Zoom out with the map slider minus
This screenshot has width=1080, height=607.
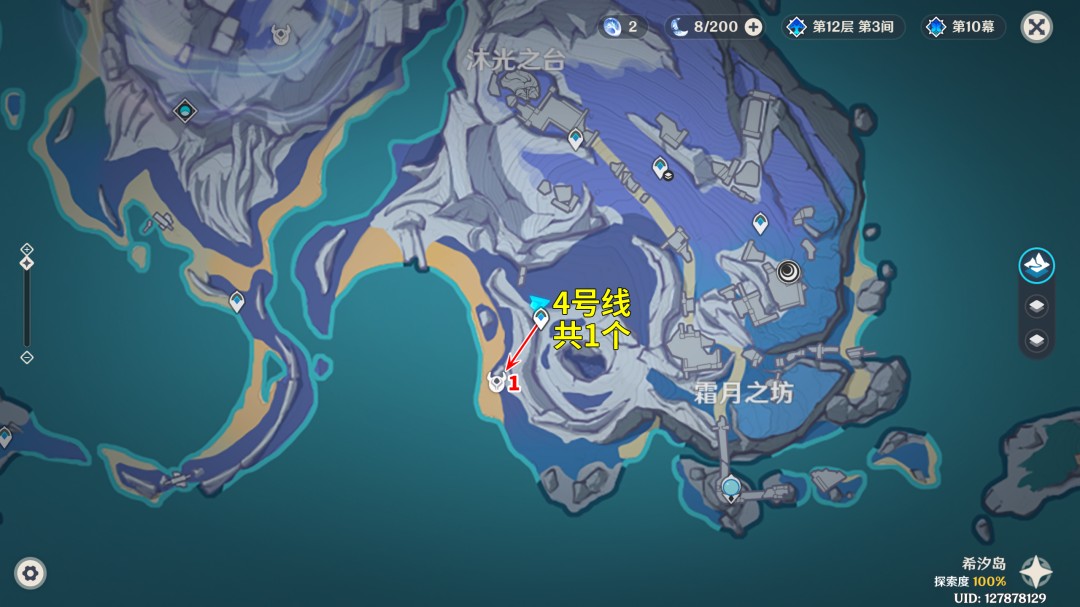27,357
